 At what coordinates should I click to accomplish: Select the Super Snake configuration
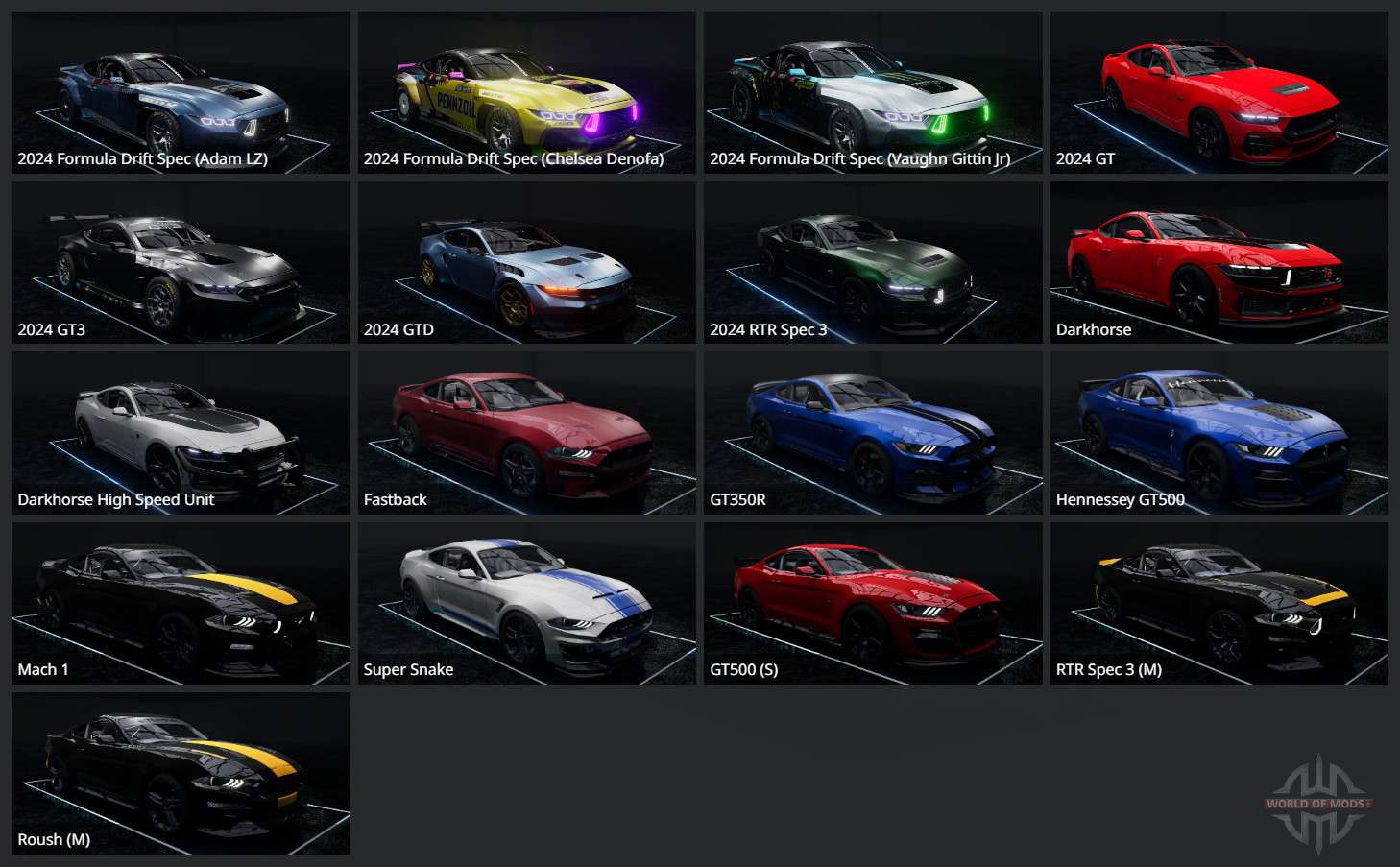click(526, 603)
